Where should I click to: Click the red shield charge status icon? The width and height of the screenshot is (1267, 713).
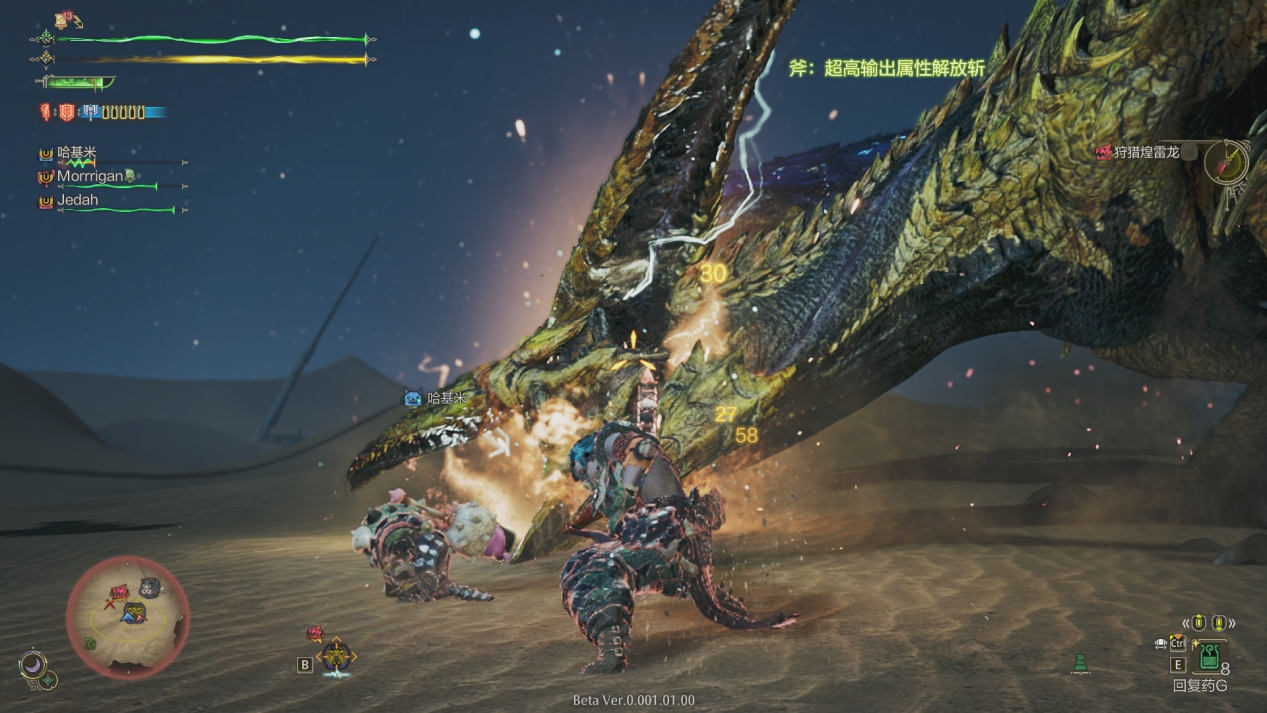66,113
